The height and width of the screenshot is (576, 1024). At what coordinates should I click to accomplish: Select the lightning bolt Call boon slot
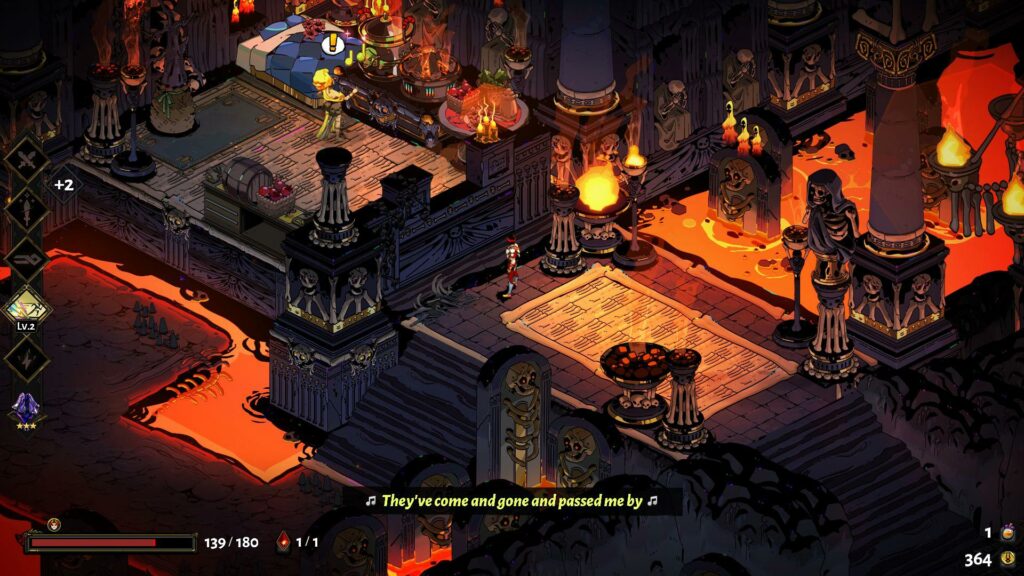pos(26,356)
